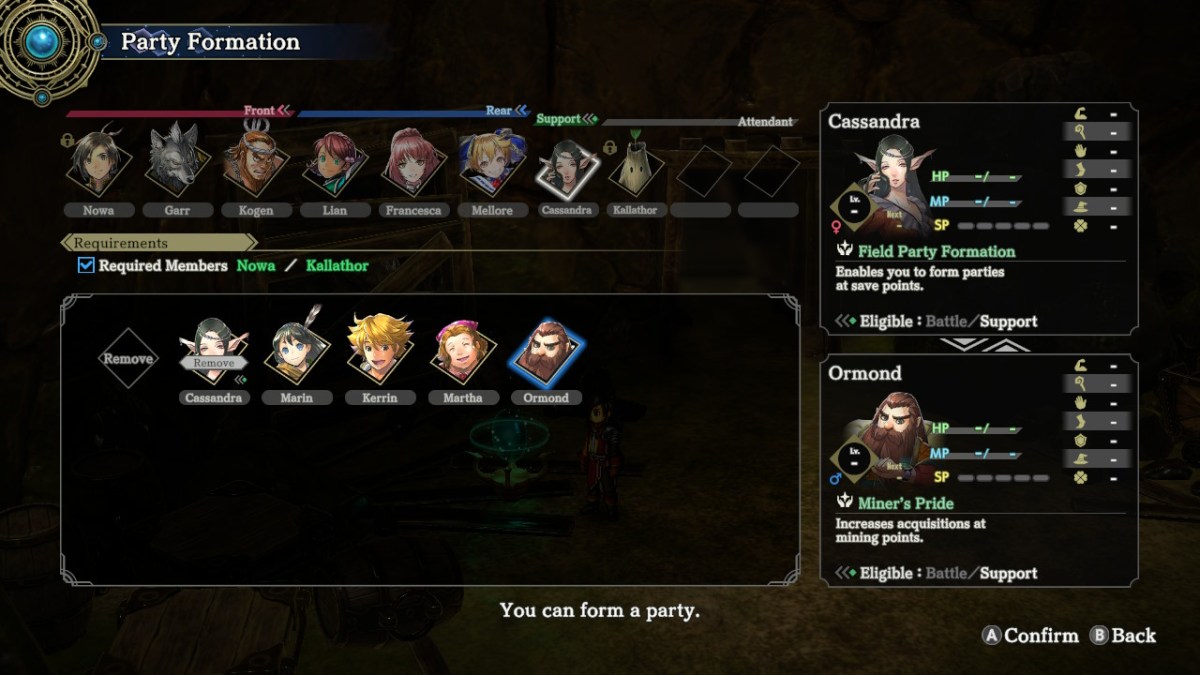This screenshot has width=1200, height=675.
Task: Toggle the Required Members checkbox
Action: [x=87, y=266]
